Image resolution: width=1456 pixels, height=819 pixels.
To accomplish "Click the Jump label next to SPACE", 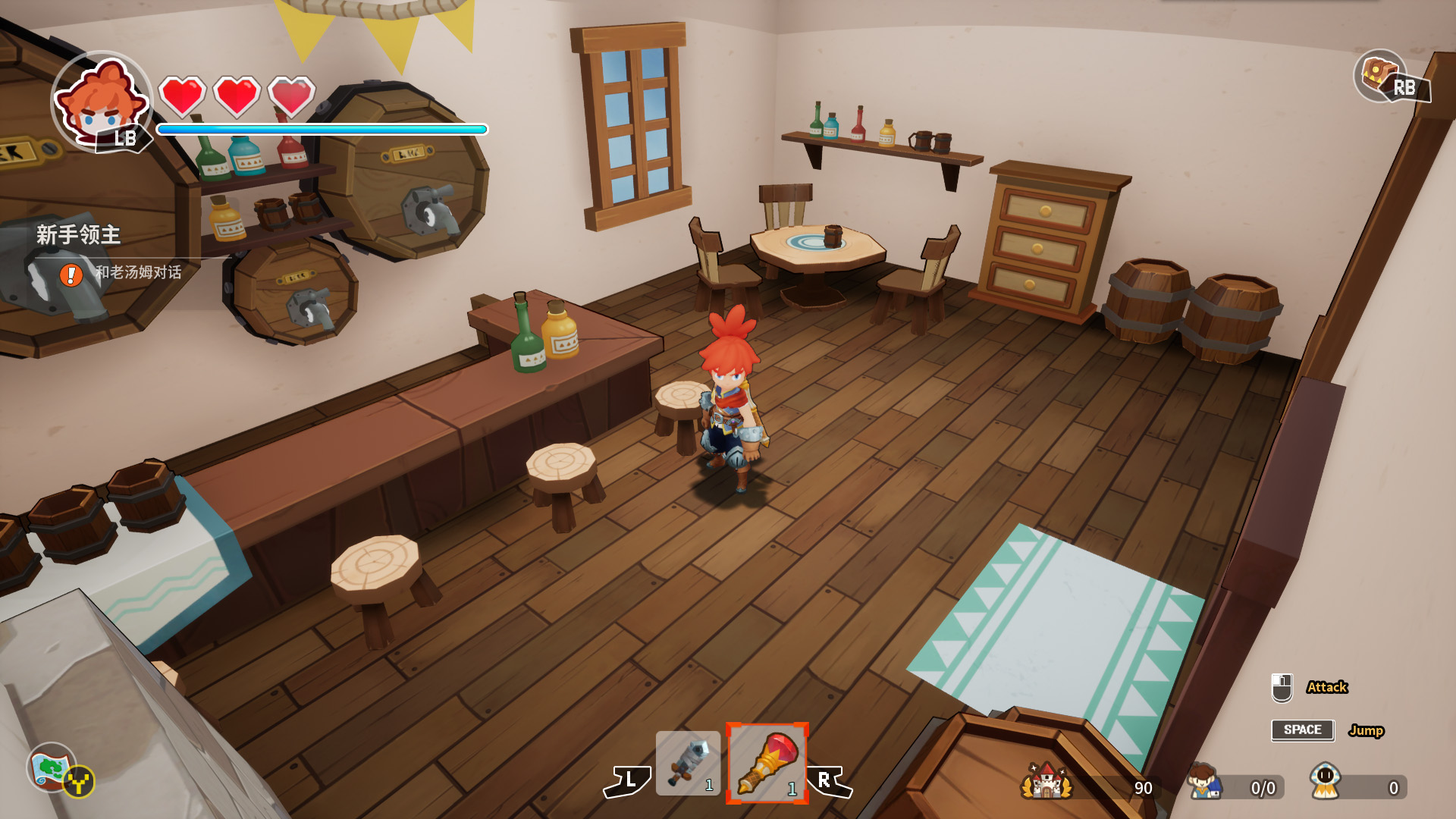I will click(1367, 730).
